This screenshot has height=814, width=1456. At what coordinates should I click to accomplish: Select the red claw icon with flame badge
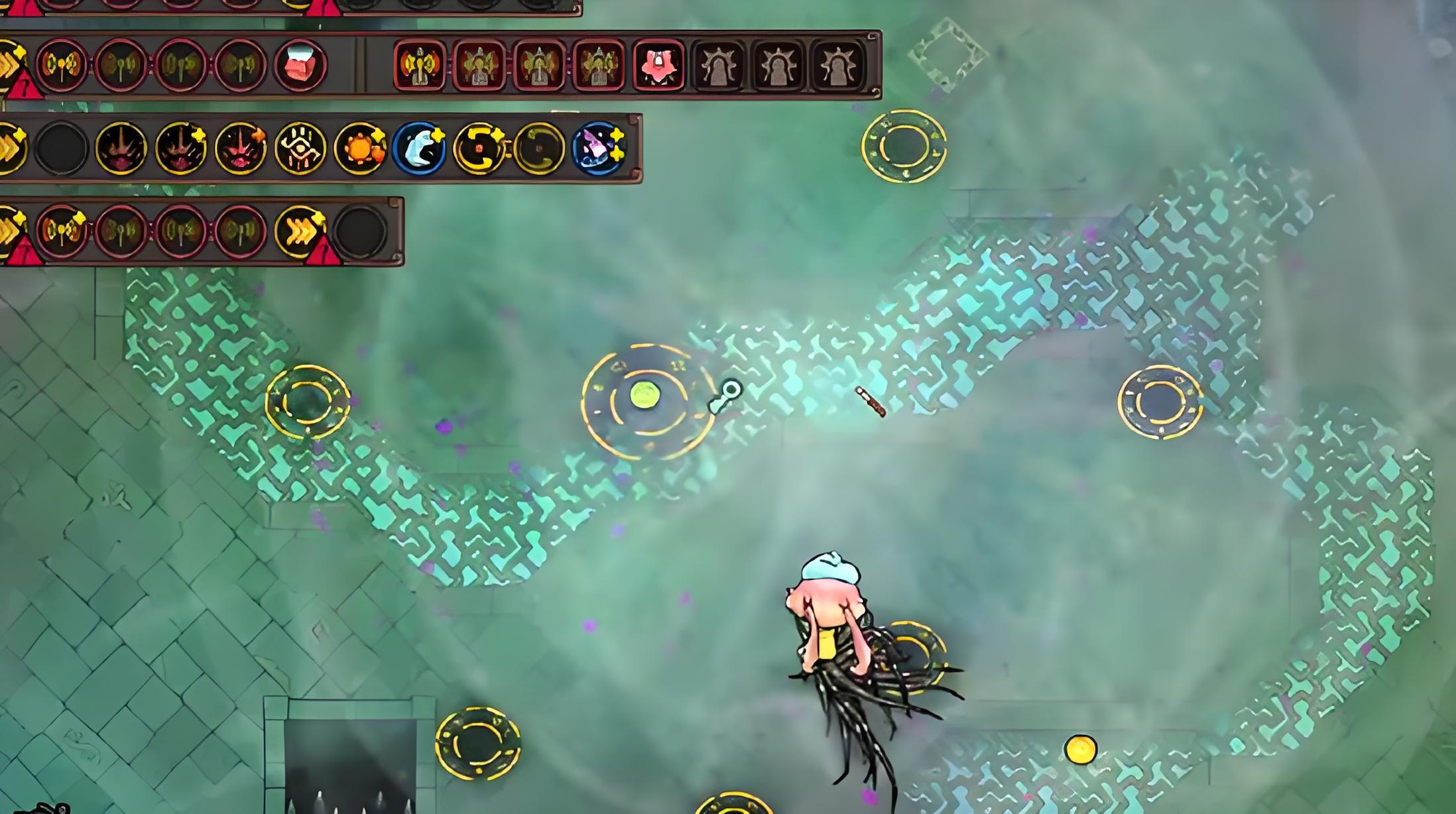click(x=241, y=148)
